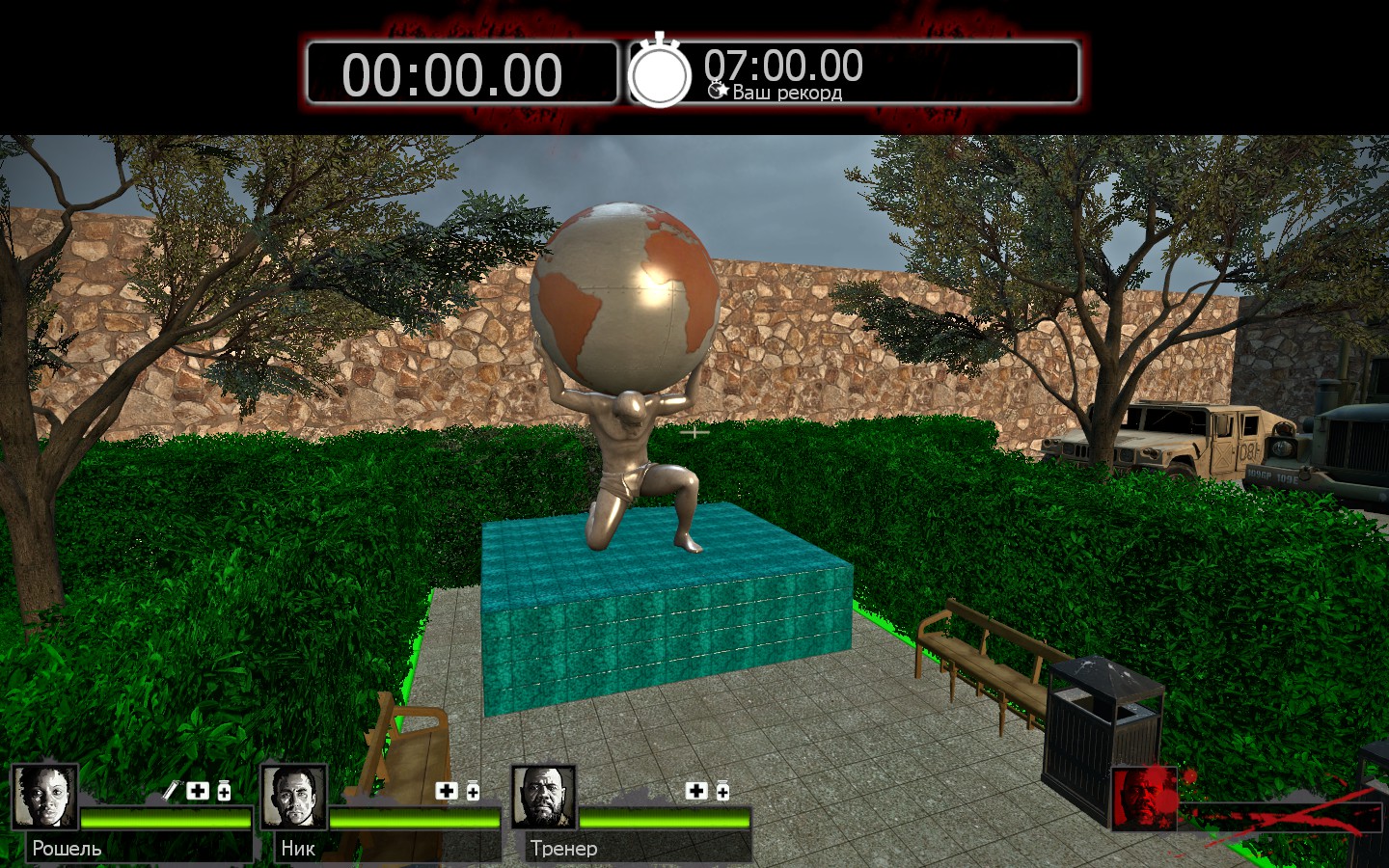Image resolution: width=1389 pixels, height=868 pixels.
Task: Select Рошель's teammate portrait
Action: point(45,797)
